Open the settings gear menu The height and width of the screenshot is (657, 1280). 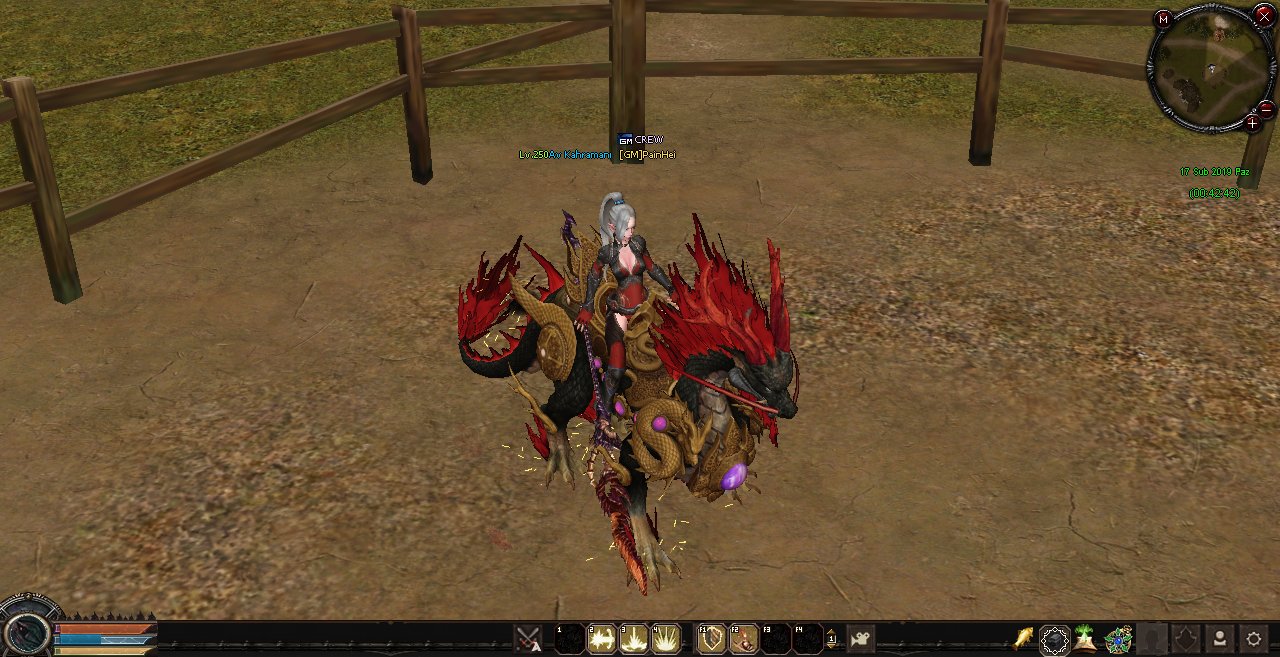click(x=1253, y=638)
